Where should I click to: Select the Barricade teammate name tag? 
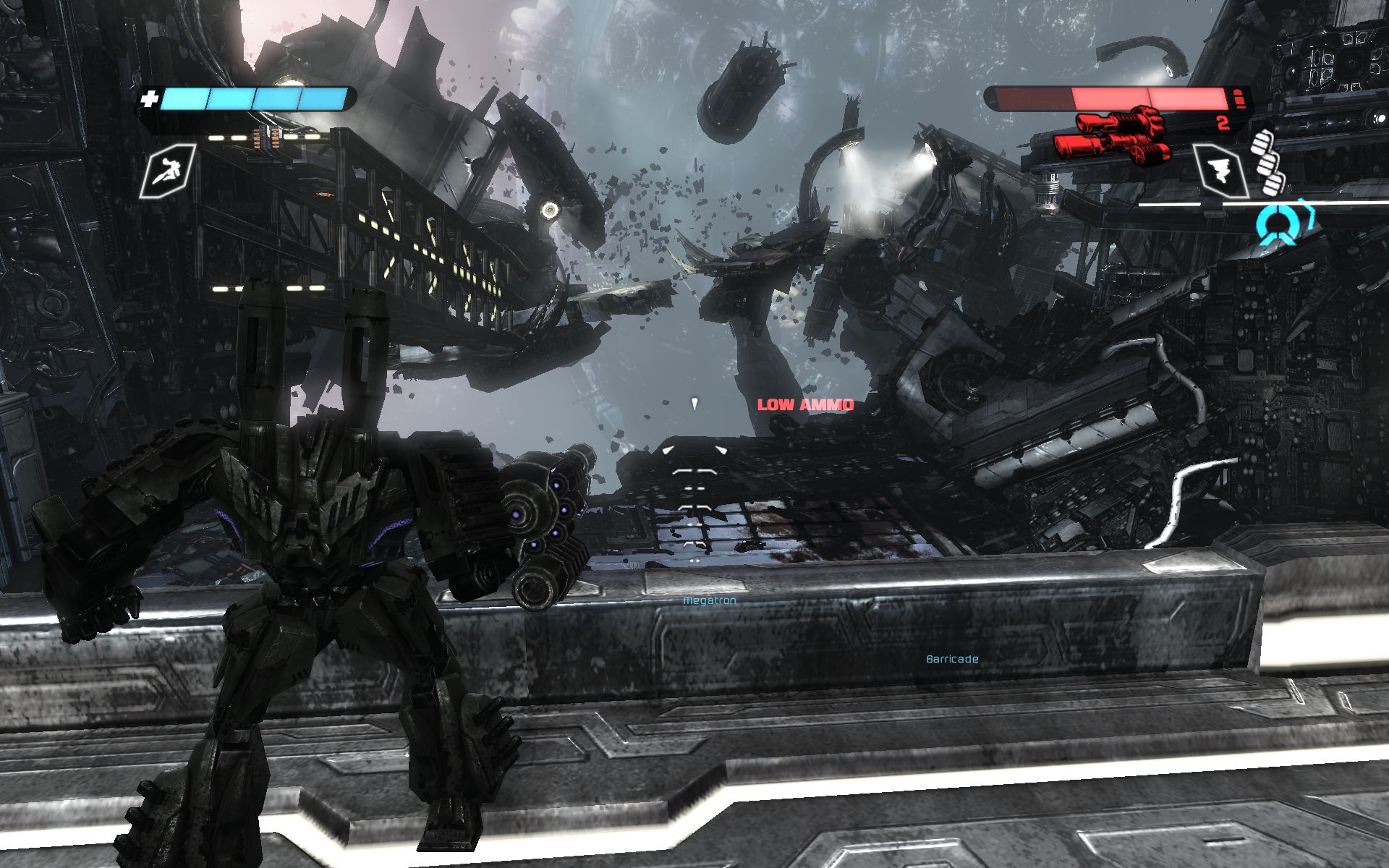[x=952, y=659]
